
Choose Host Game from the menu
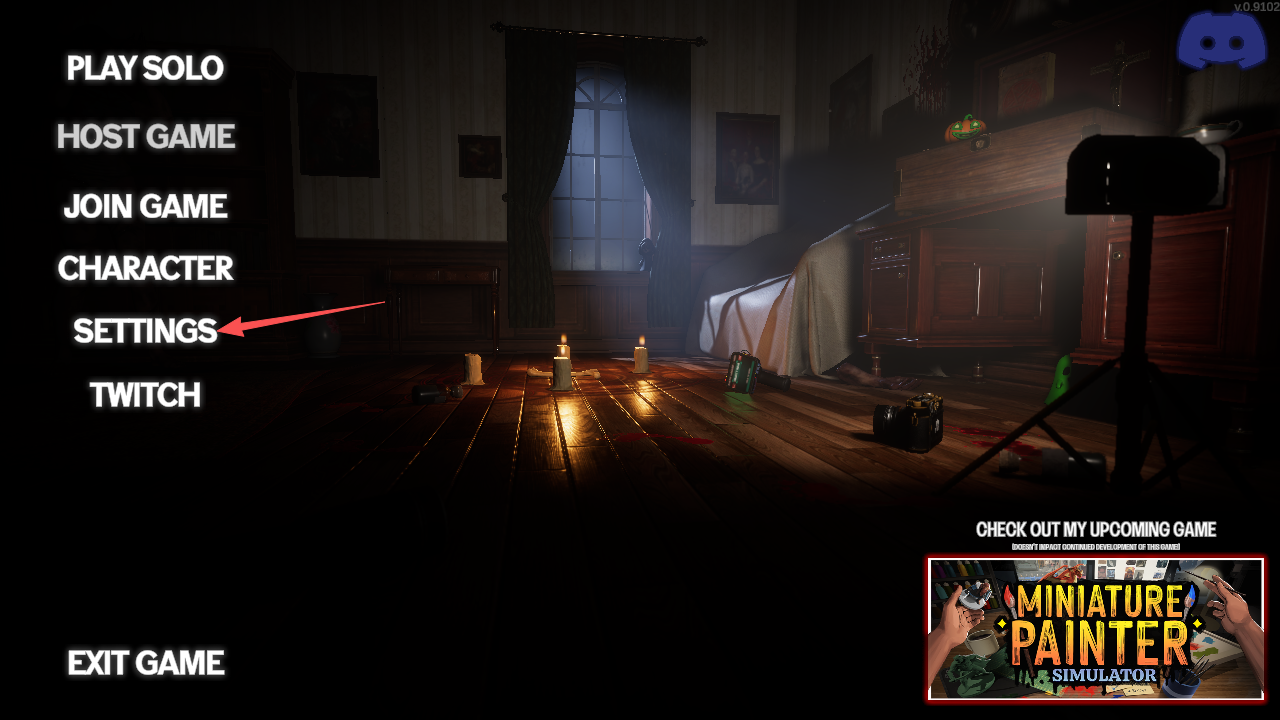[x=145, y=136]
